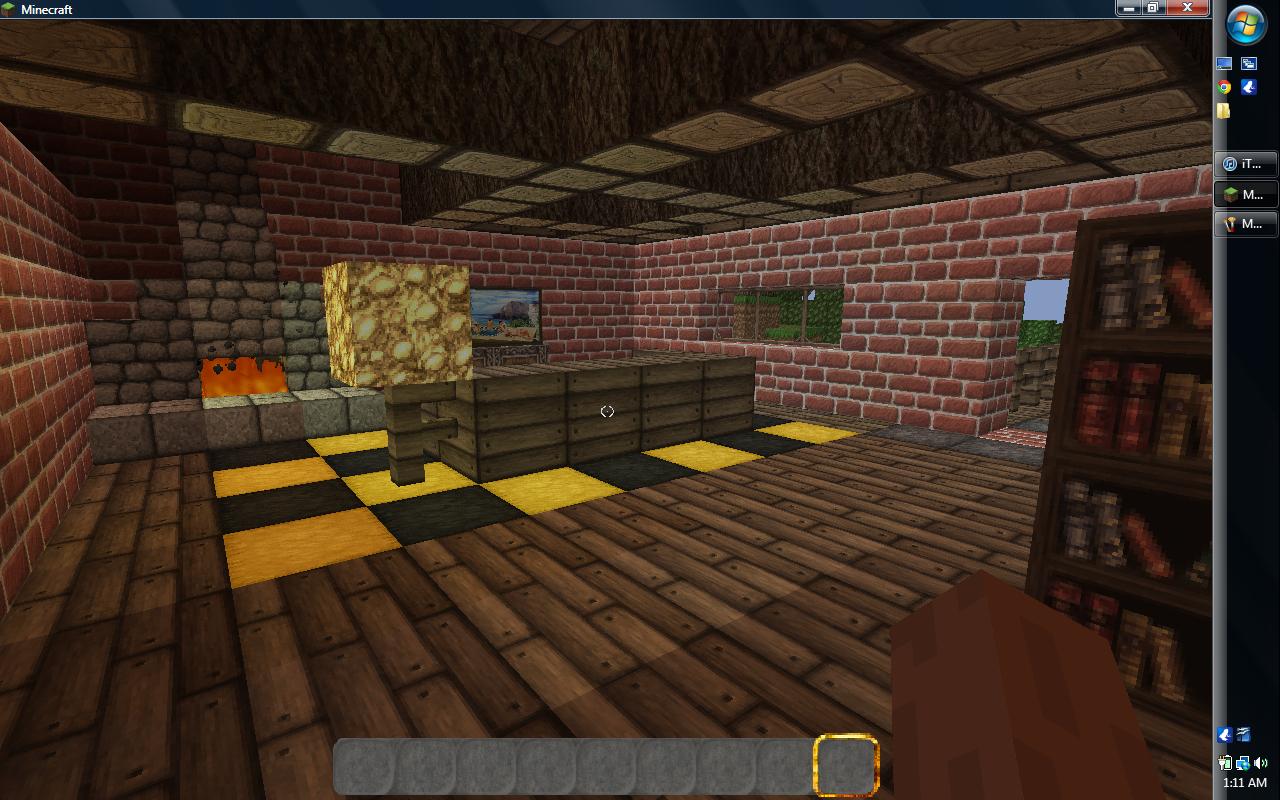
Task: Click the 1:11 AM clock display
Action: 1245,782
